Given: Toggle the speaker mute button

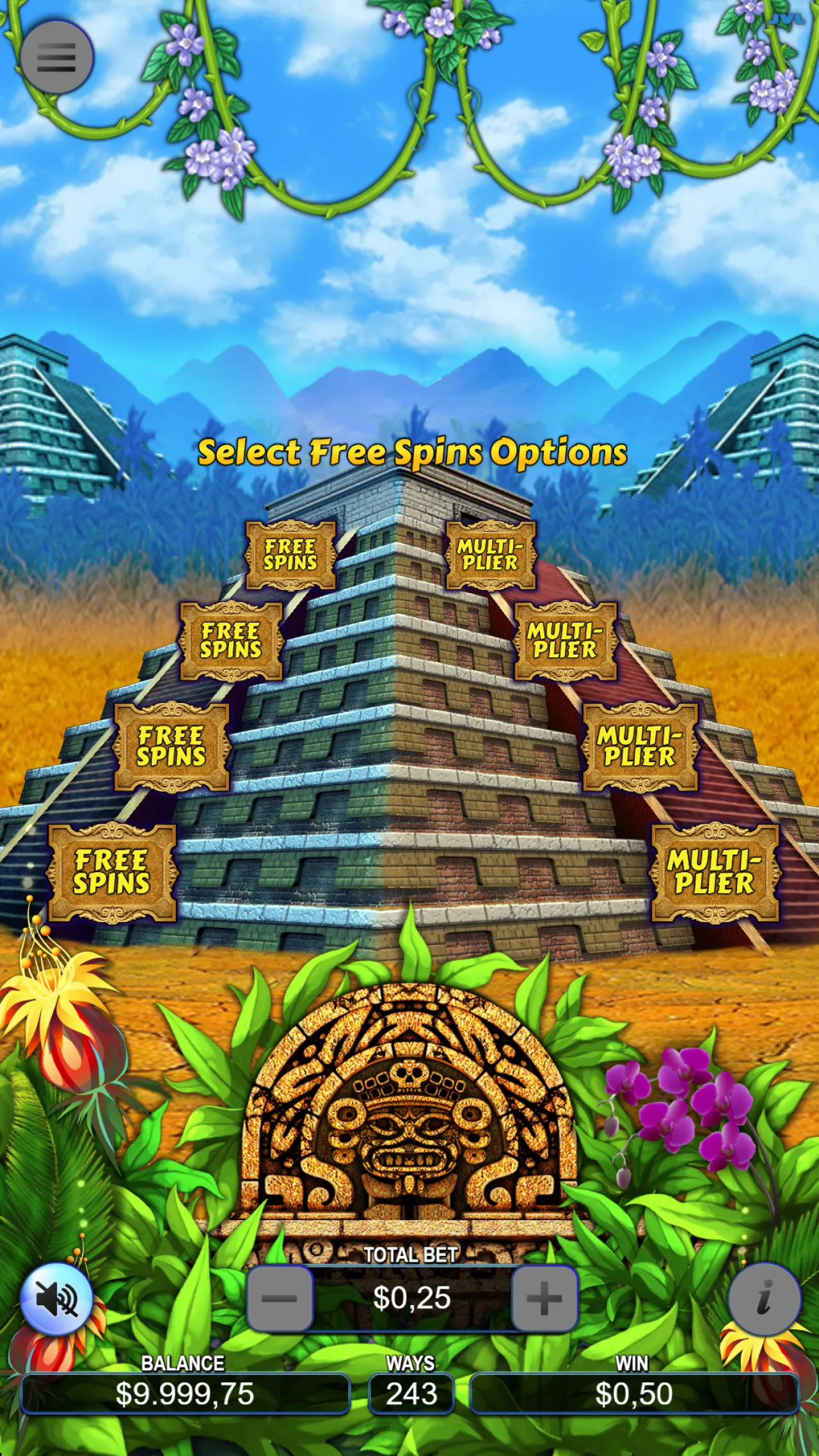Looking at the screenshot, I should (58, 1300).
